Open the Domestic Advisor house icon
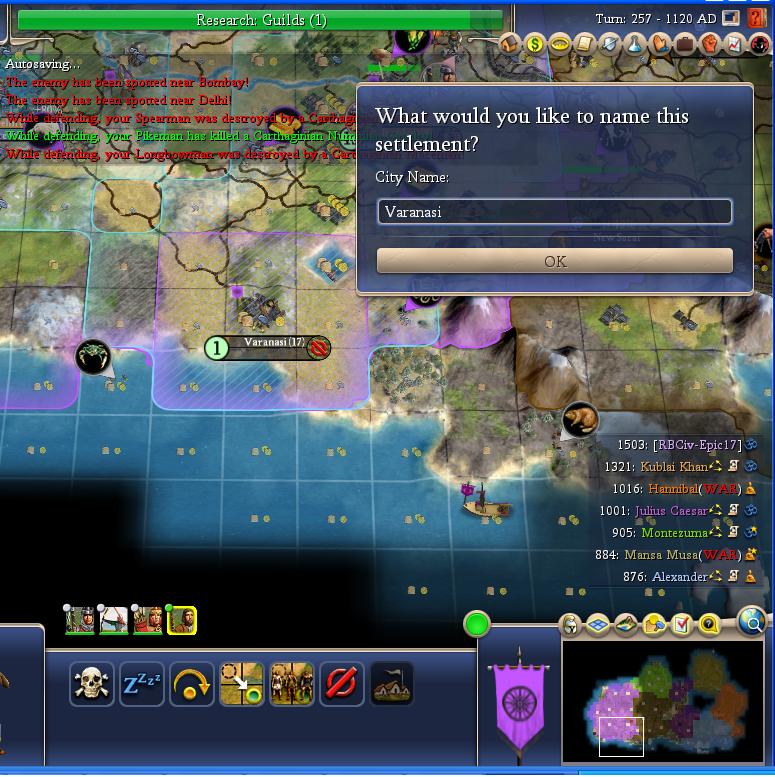Screen dimensions: 775x777 510,44
